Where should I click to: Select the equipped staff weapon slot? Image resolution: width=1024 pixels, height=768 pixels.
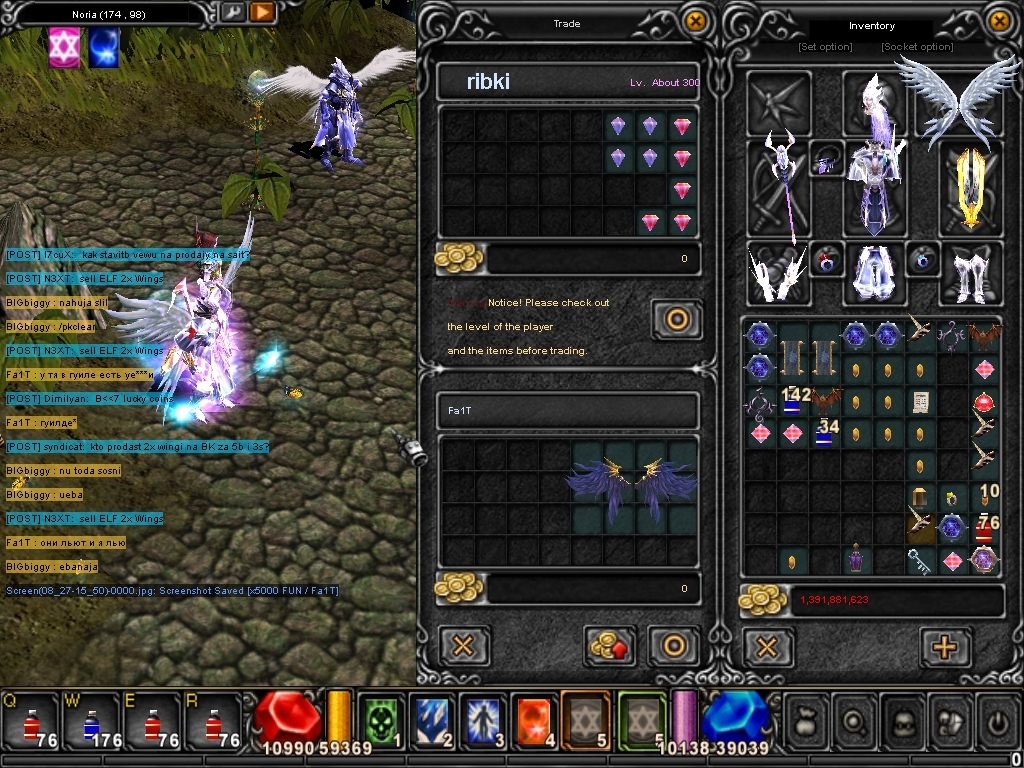779,187
